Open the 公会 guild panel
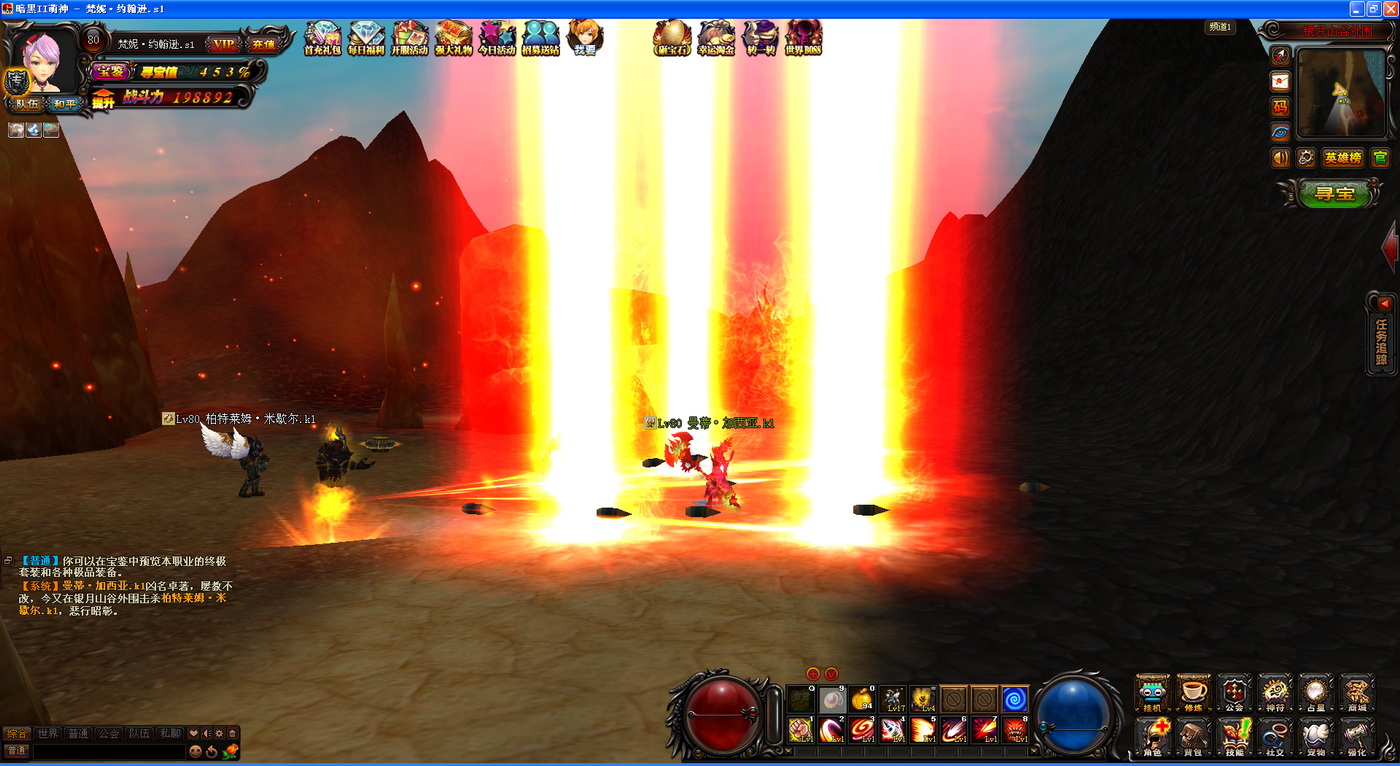 [x=1234, y=693]
